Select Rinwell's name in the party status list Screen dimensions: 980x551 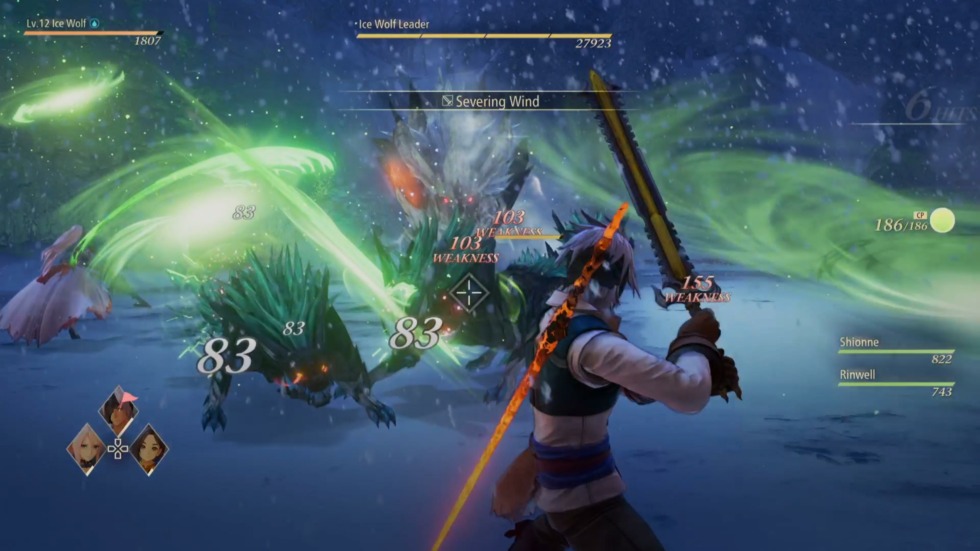pyautogui.click(x=859, y=376)
